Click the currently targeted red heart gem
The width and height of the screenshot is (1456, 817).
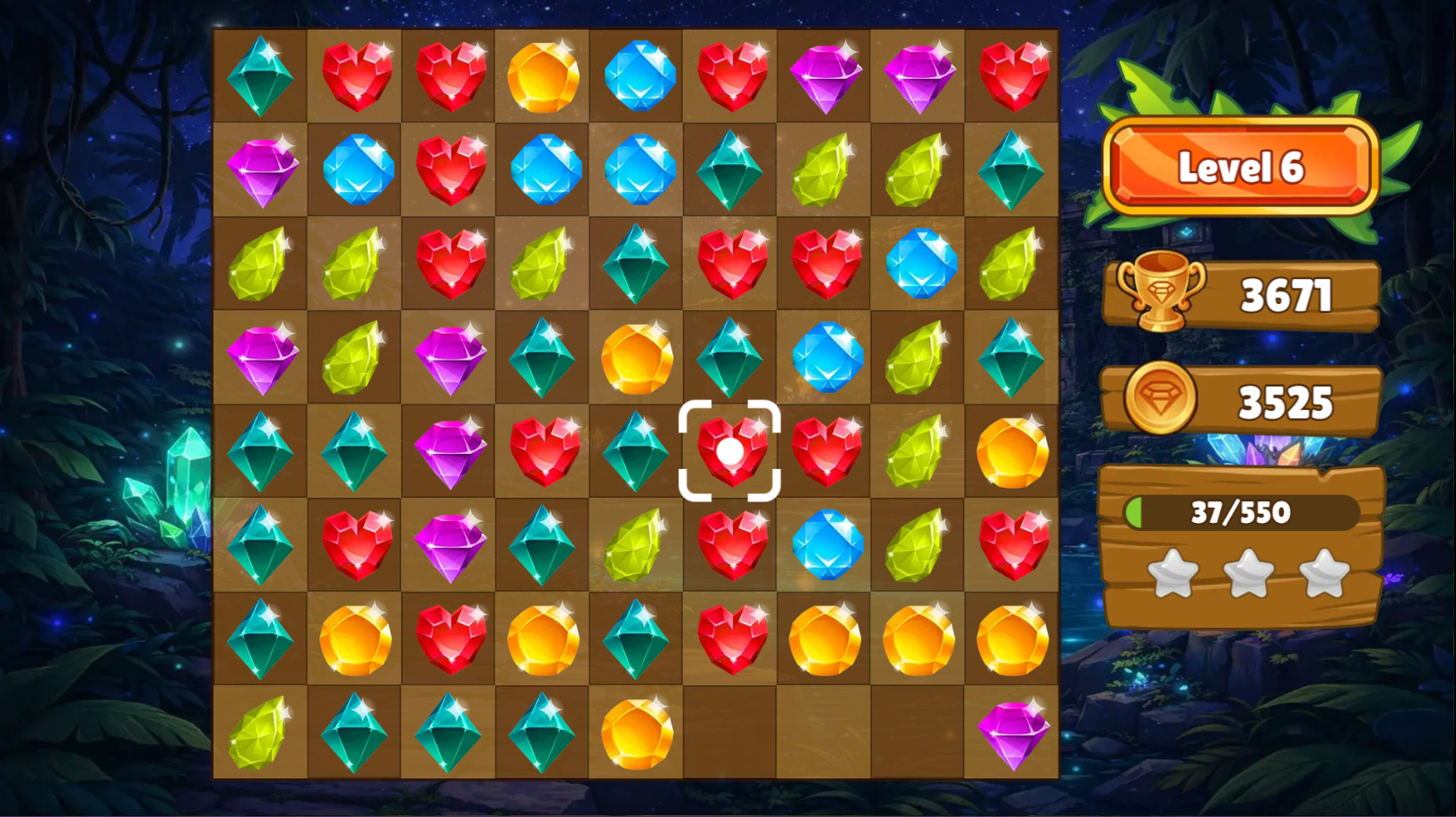[731, 453]
